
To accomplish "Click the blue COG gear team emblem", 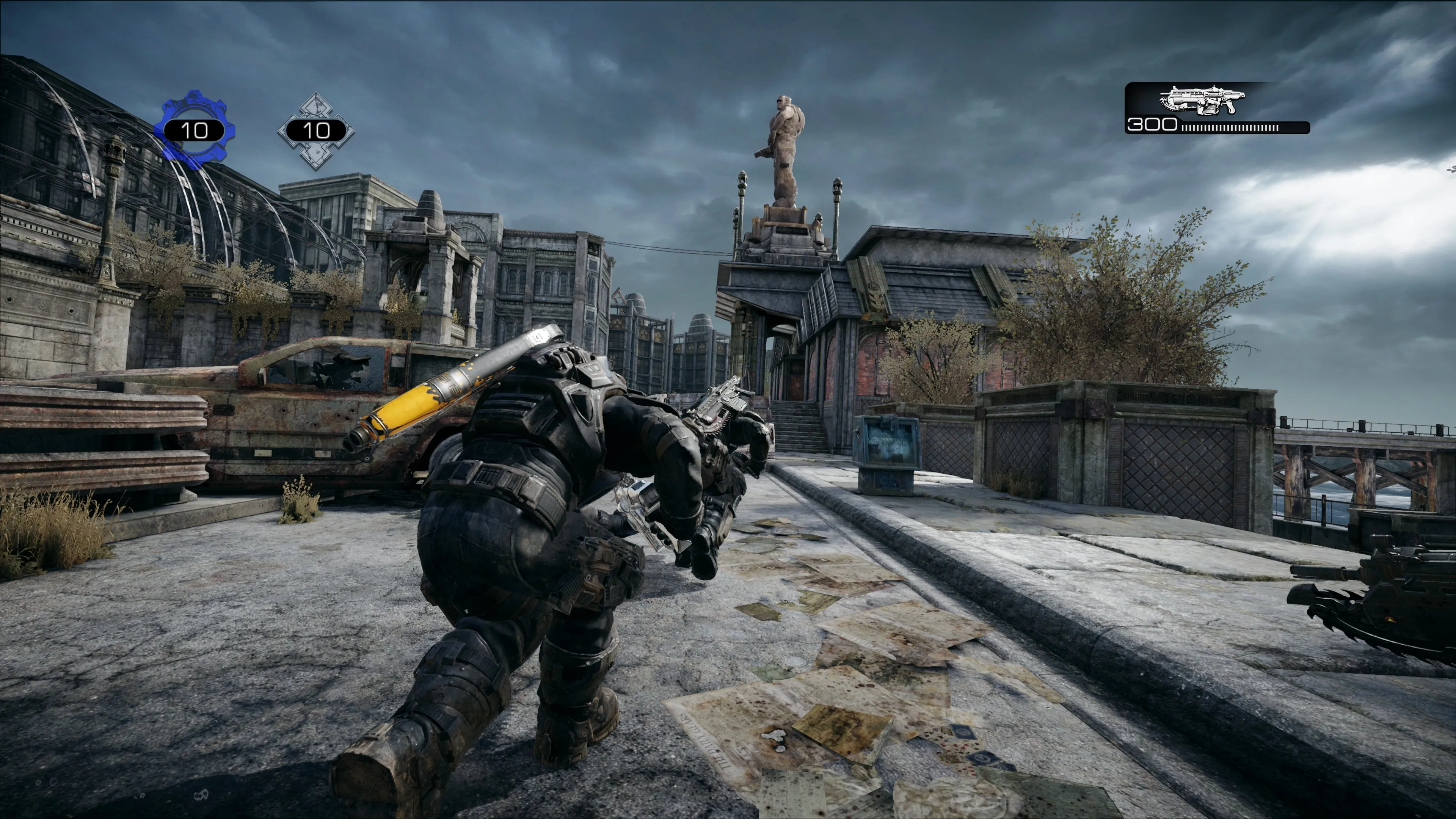I will coord(195,130).
